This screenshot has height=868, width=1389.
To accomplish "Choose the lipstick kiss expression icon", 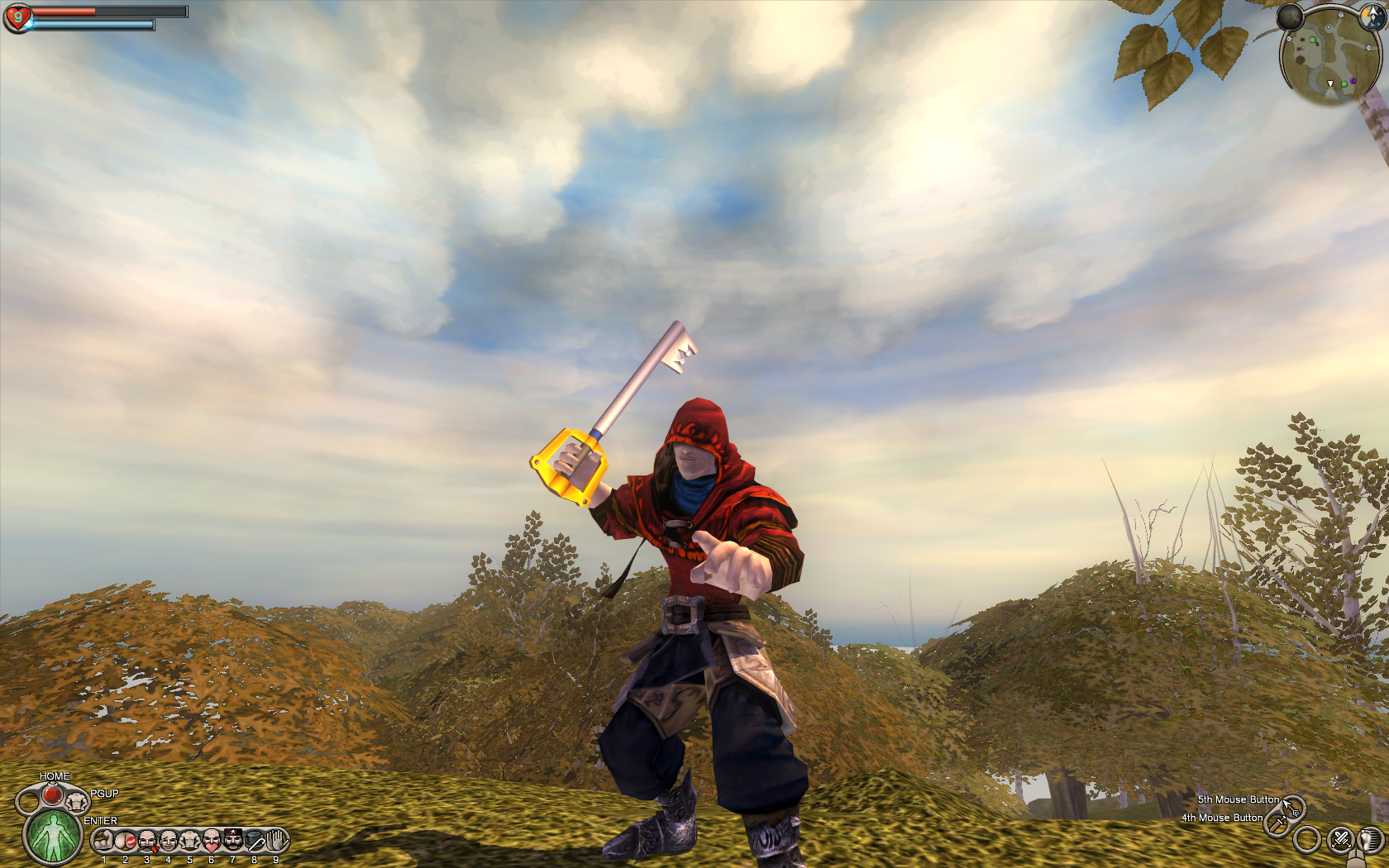I will (x=126, y=842).
